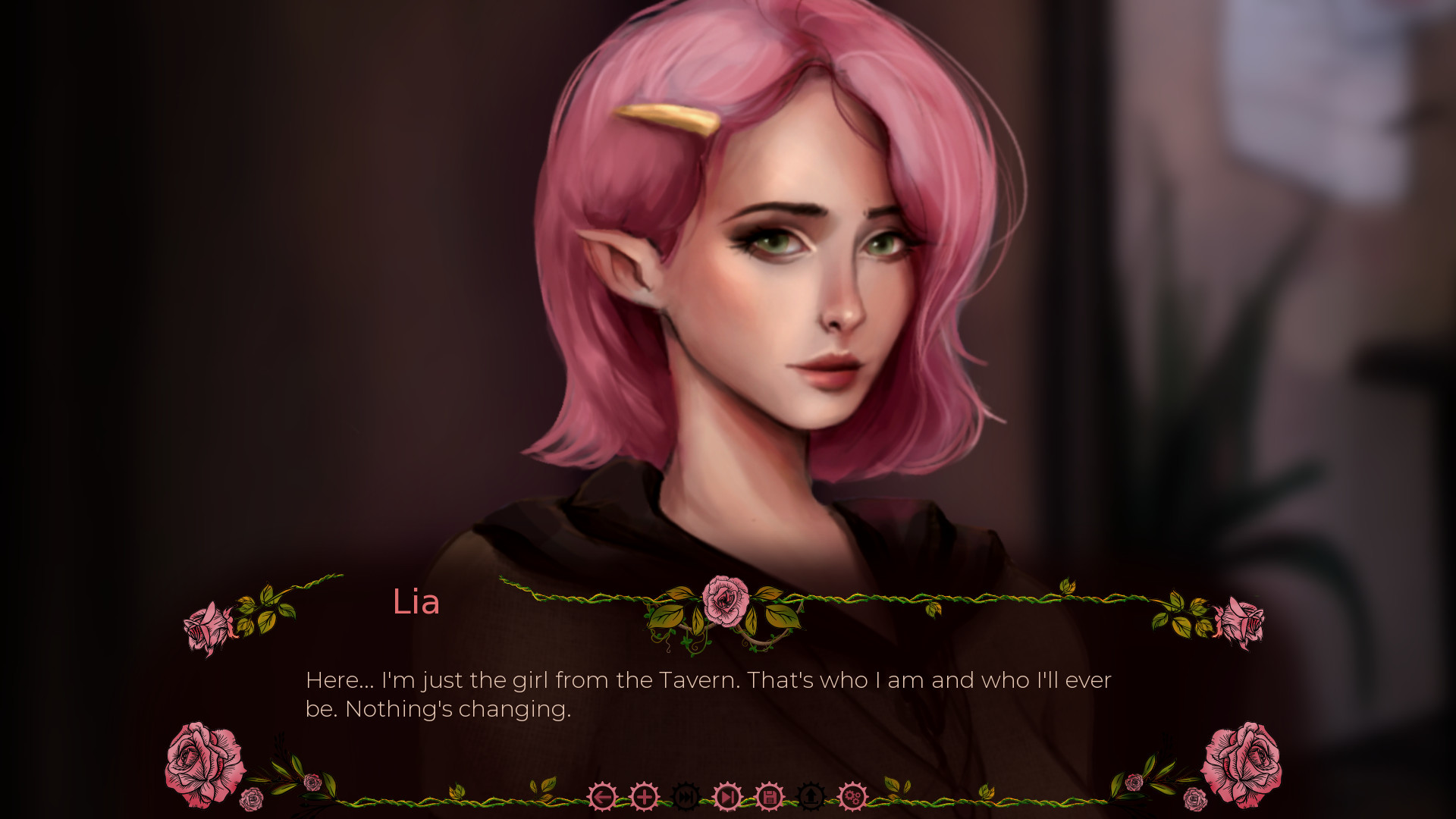This screenshot has height=819, width=1456.
Task: Toggle auto-advance with the play icon
Action: tap(727, 797)
